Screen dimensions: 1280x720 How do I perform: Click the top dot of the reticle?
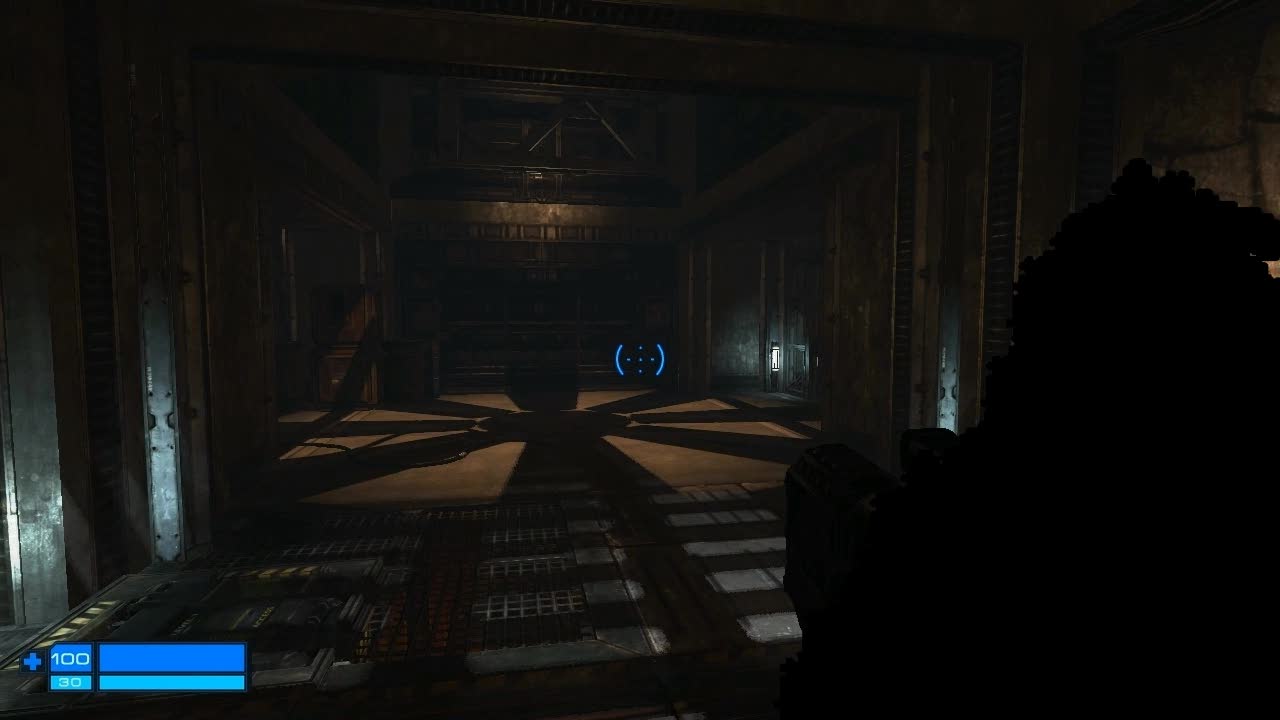coord(640,347)
